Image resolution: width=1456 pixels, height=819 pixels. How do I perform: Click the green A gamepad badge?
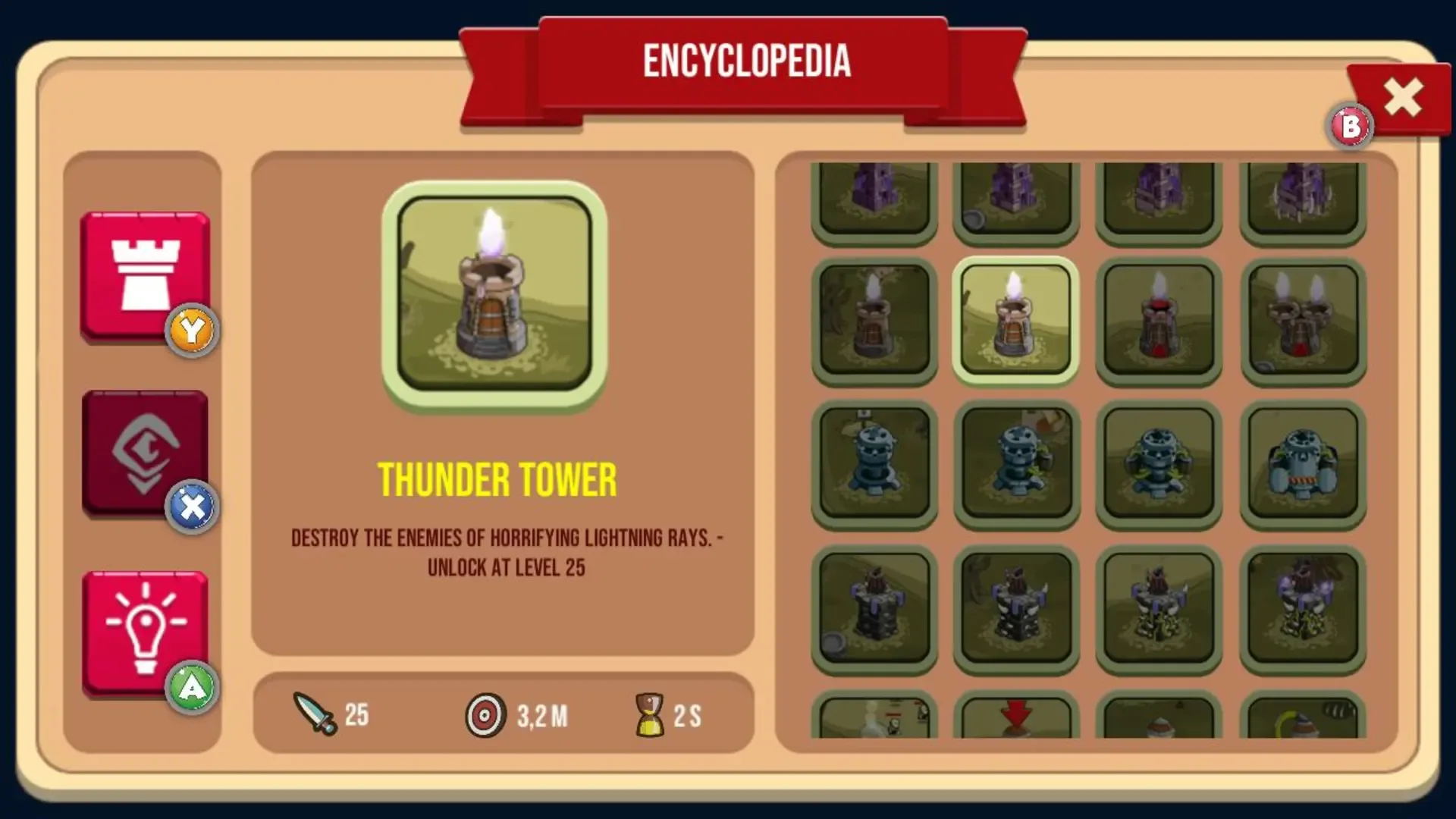[193, 685]
